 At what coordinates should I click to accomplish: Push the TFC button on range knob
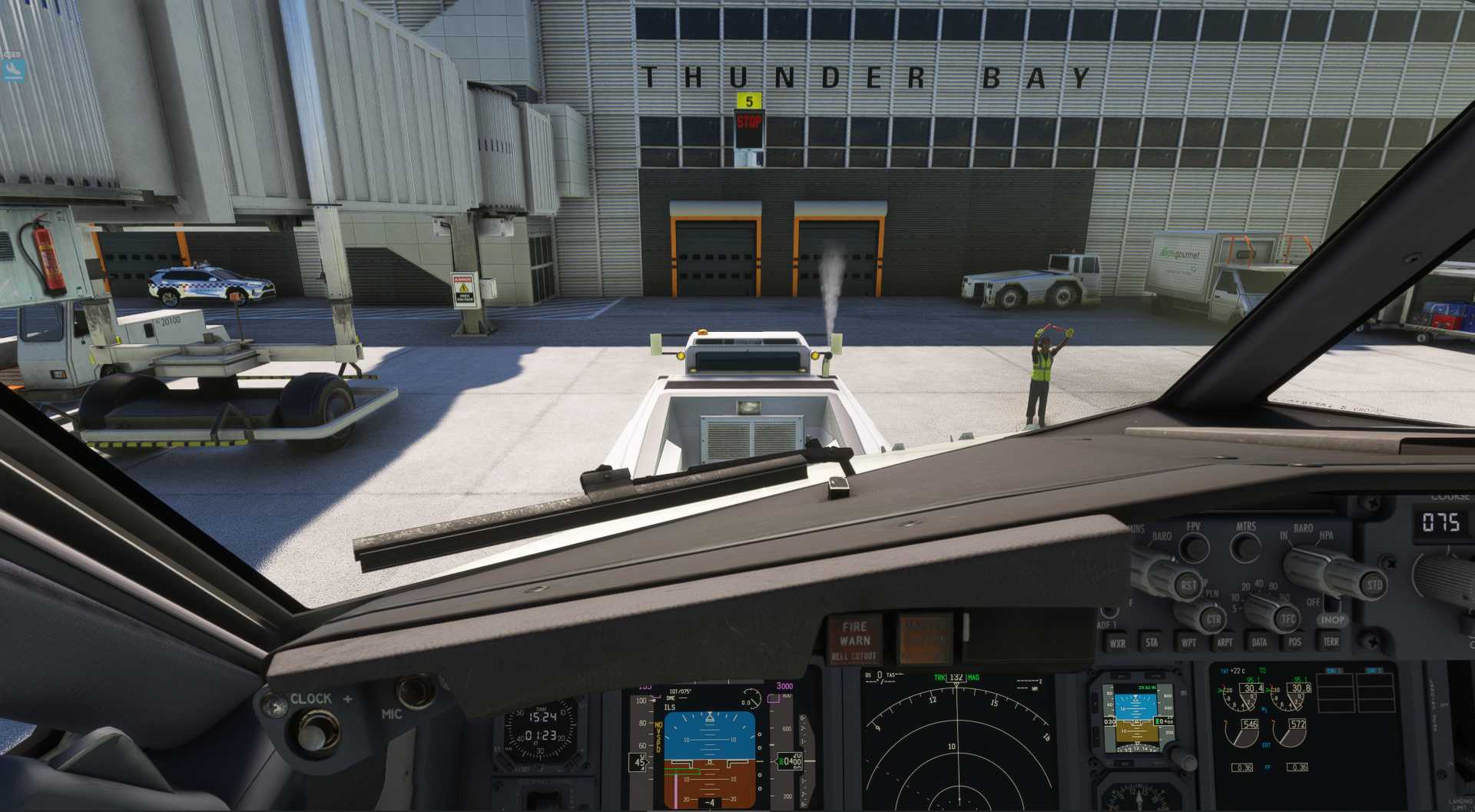click(x=1288, y=618)
